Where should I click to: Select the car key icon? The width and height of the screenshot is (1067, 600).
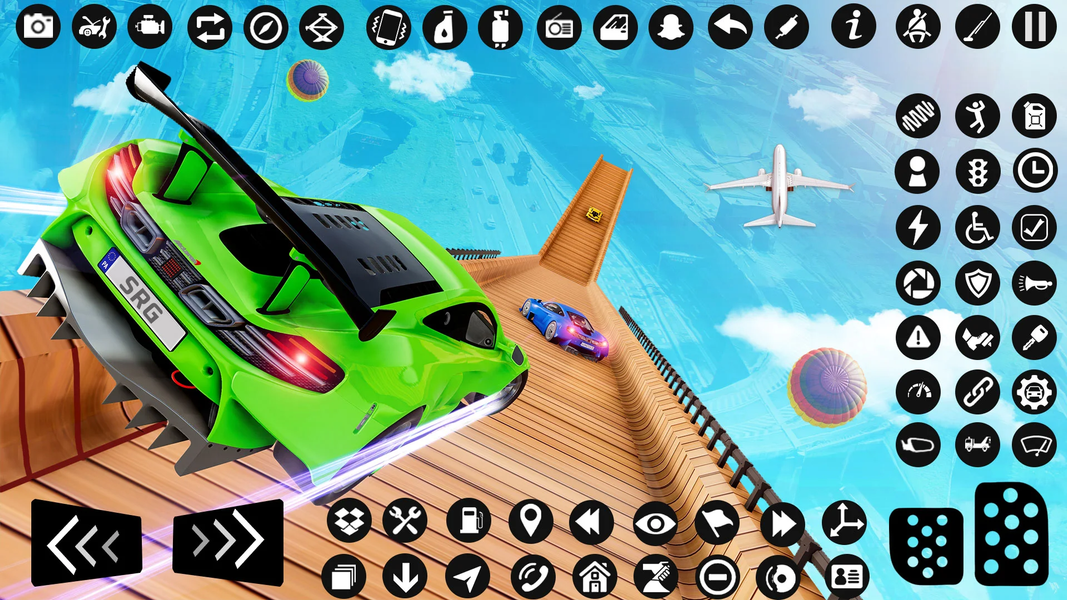point(1034,337)
